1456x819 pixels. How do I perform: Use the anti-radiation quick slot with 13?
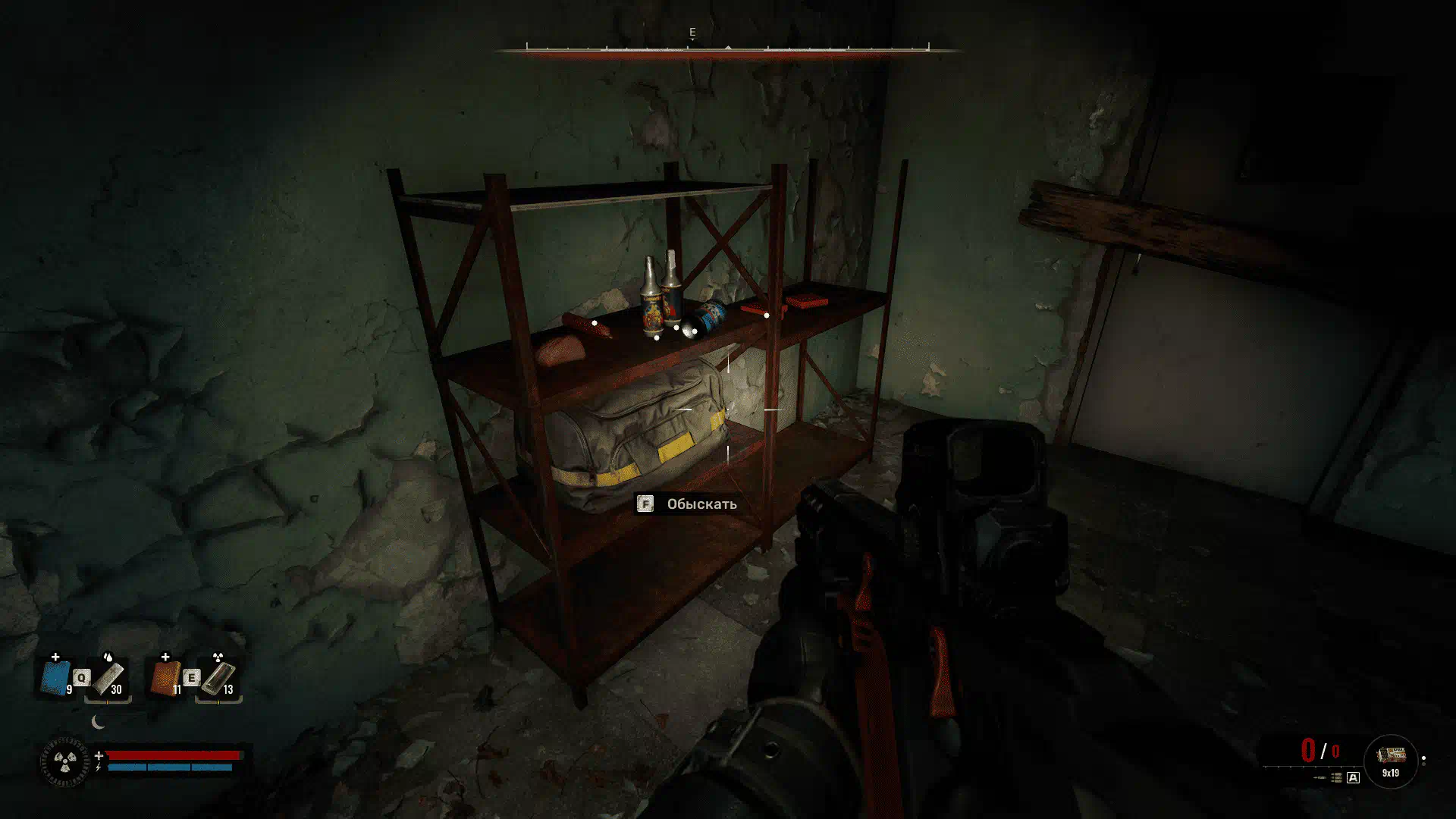click(218, 678)
